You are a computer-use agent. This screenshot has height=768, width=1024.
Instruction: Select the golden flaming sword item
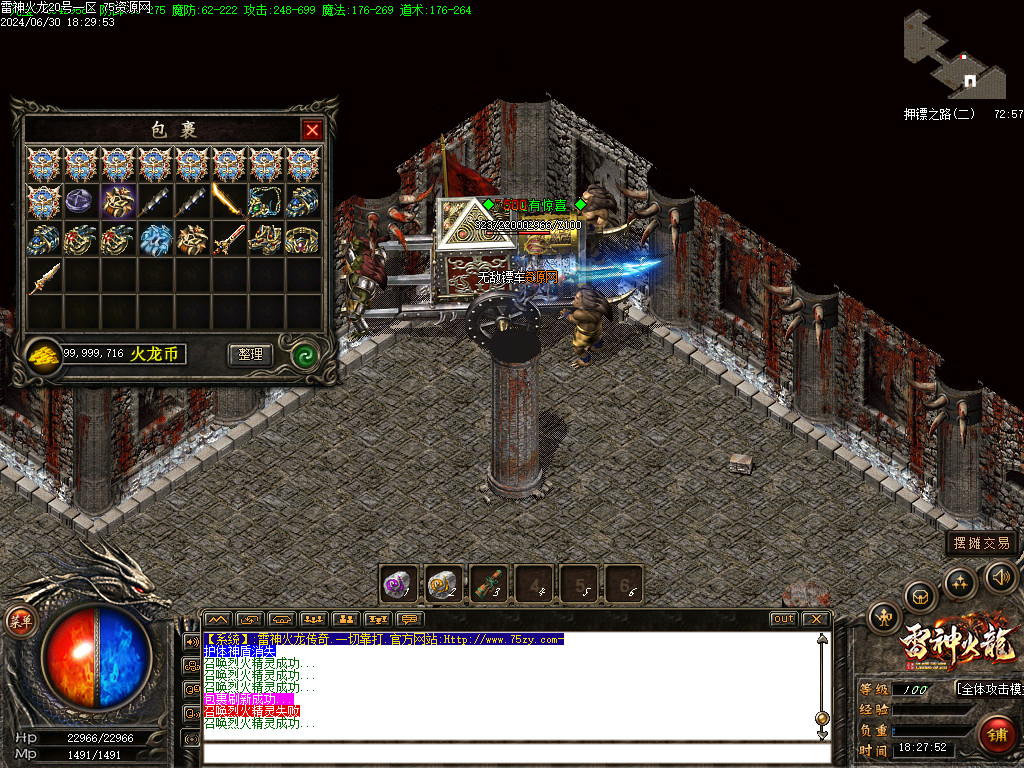pyautogui.click(x=228, y=201)
